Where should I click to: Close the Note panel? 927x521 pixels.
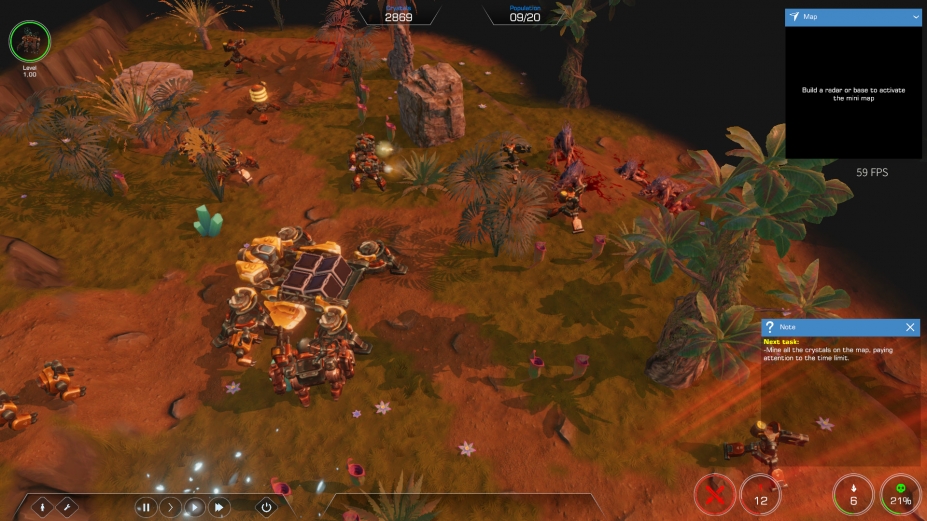coord(910,327)
